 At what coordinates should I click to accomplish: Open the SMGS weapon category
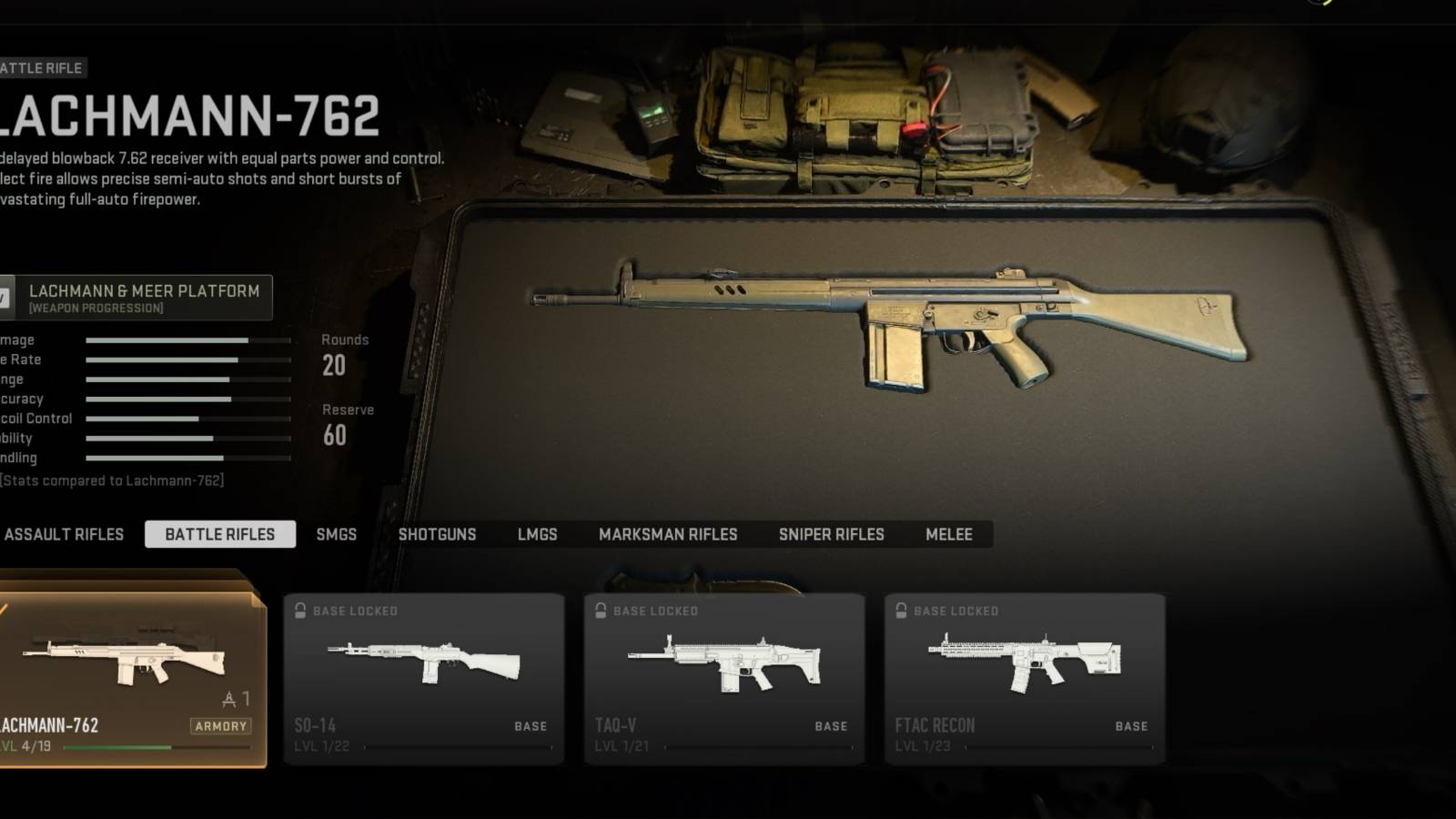click(x=336, y=534)
